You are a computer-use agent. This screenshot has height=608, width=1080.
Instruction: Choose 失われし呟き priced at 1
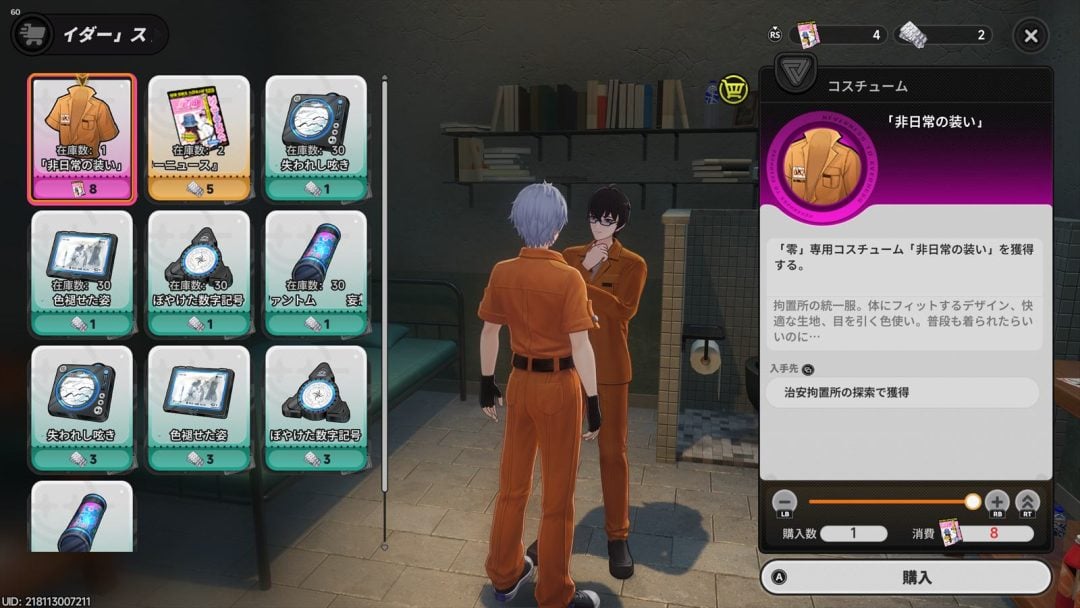pyautogui.click(x=316, y=138)
